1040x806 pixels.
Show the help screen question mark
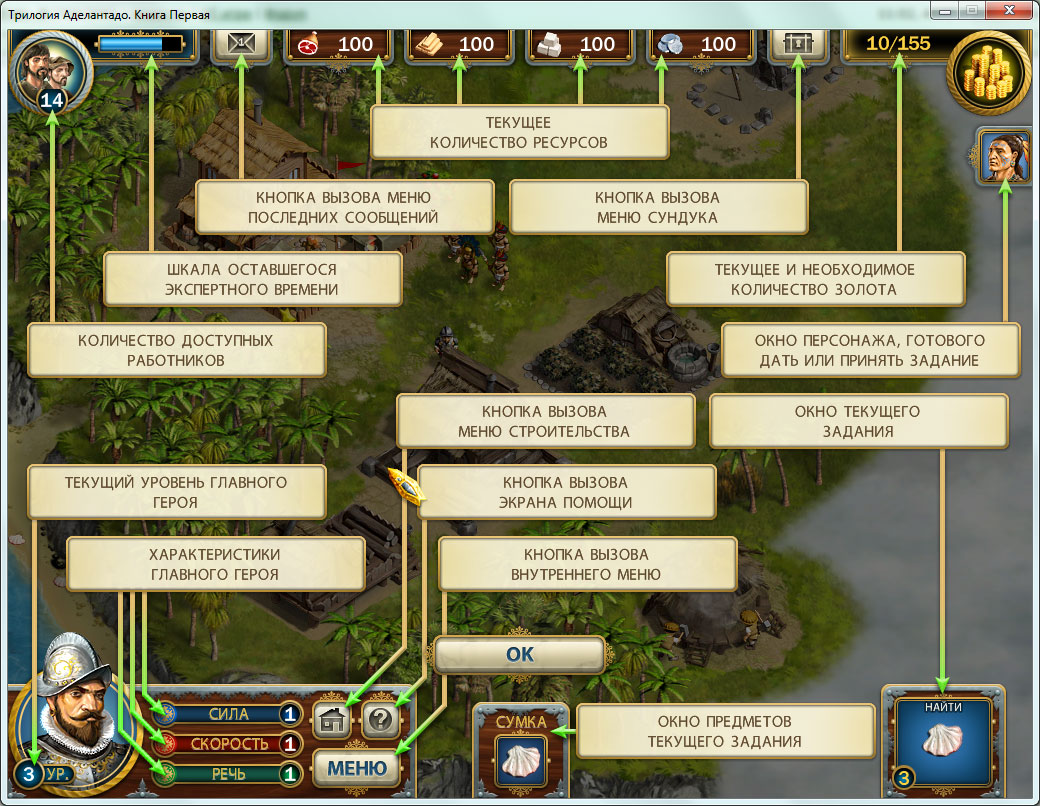coord(381,719)
